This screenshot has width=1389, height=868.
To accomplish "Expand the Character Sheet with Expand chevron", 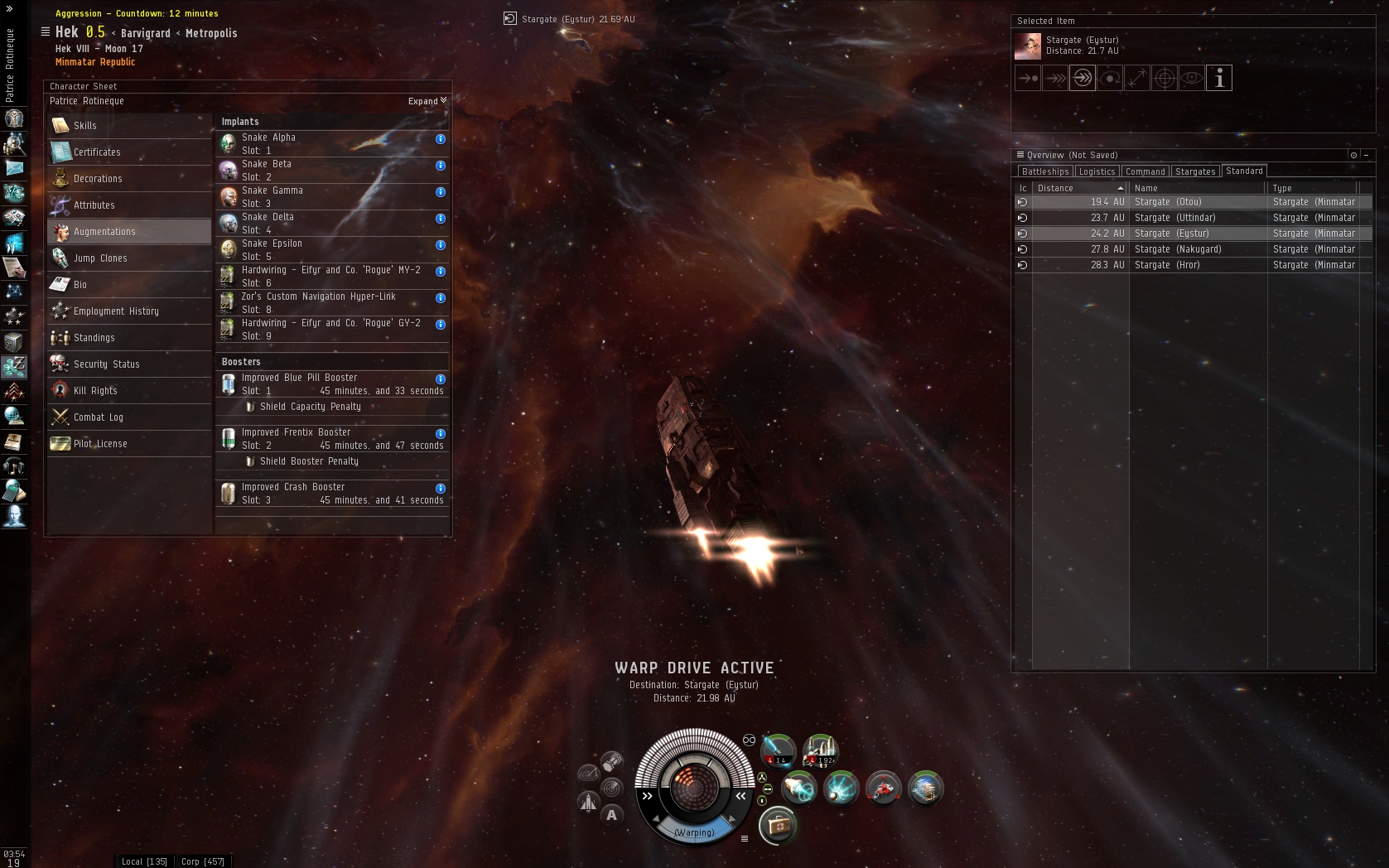I will point(427,100).
